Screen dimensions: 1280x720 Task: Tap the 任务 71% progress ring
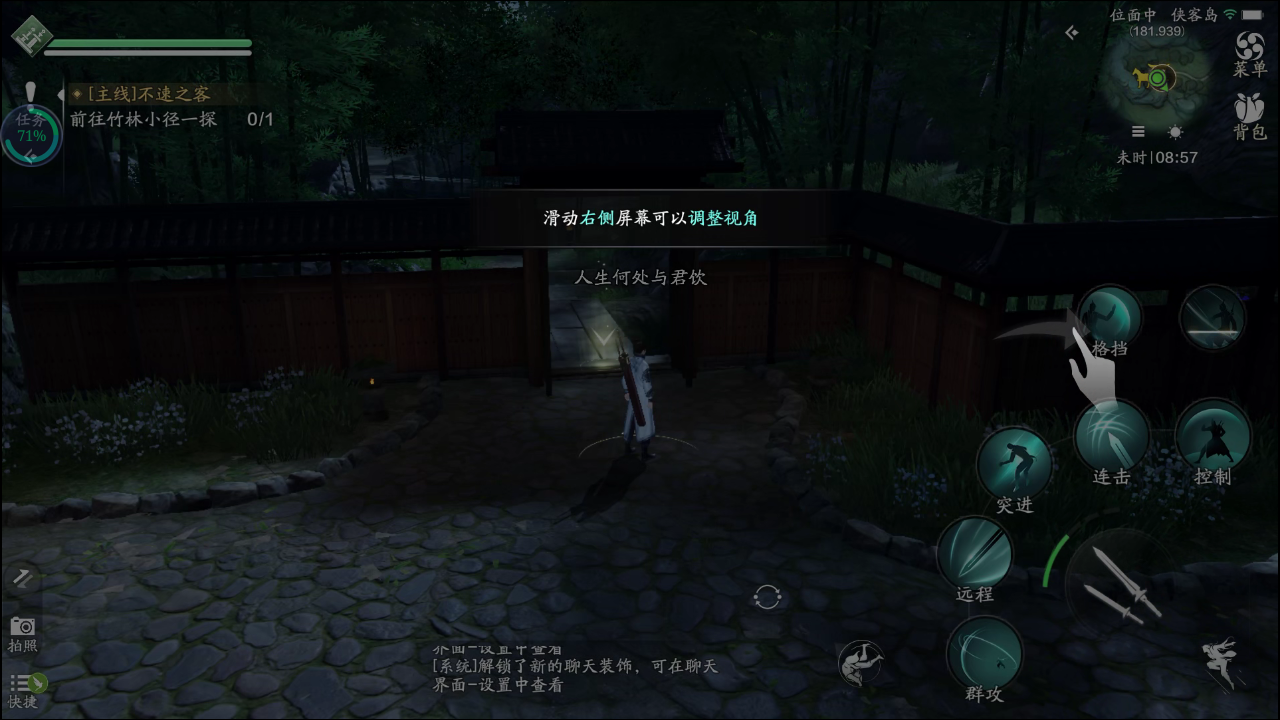30,130
